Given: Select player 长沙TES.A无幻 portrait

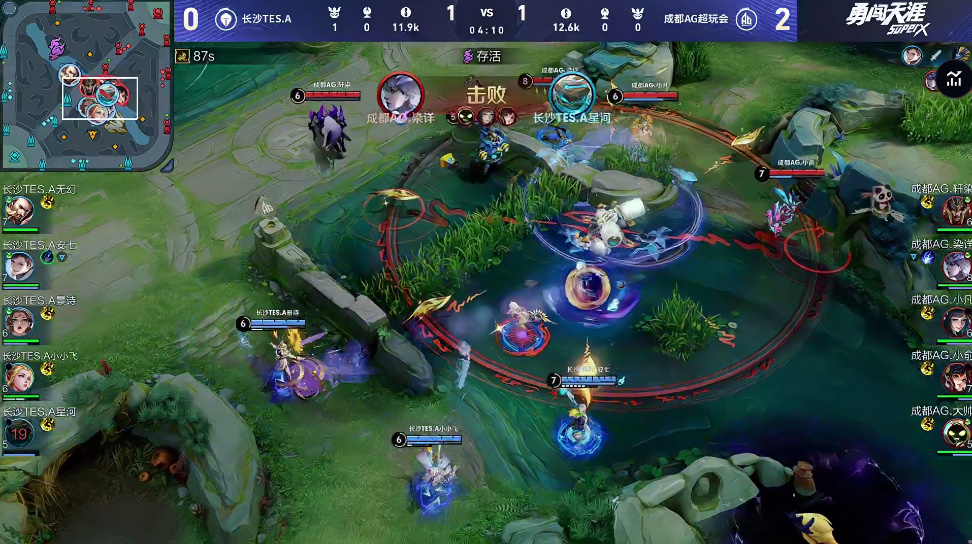Looking at the screenshot, I should click(20, 211).
